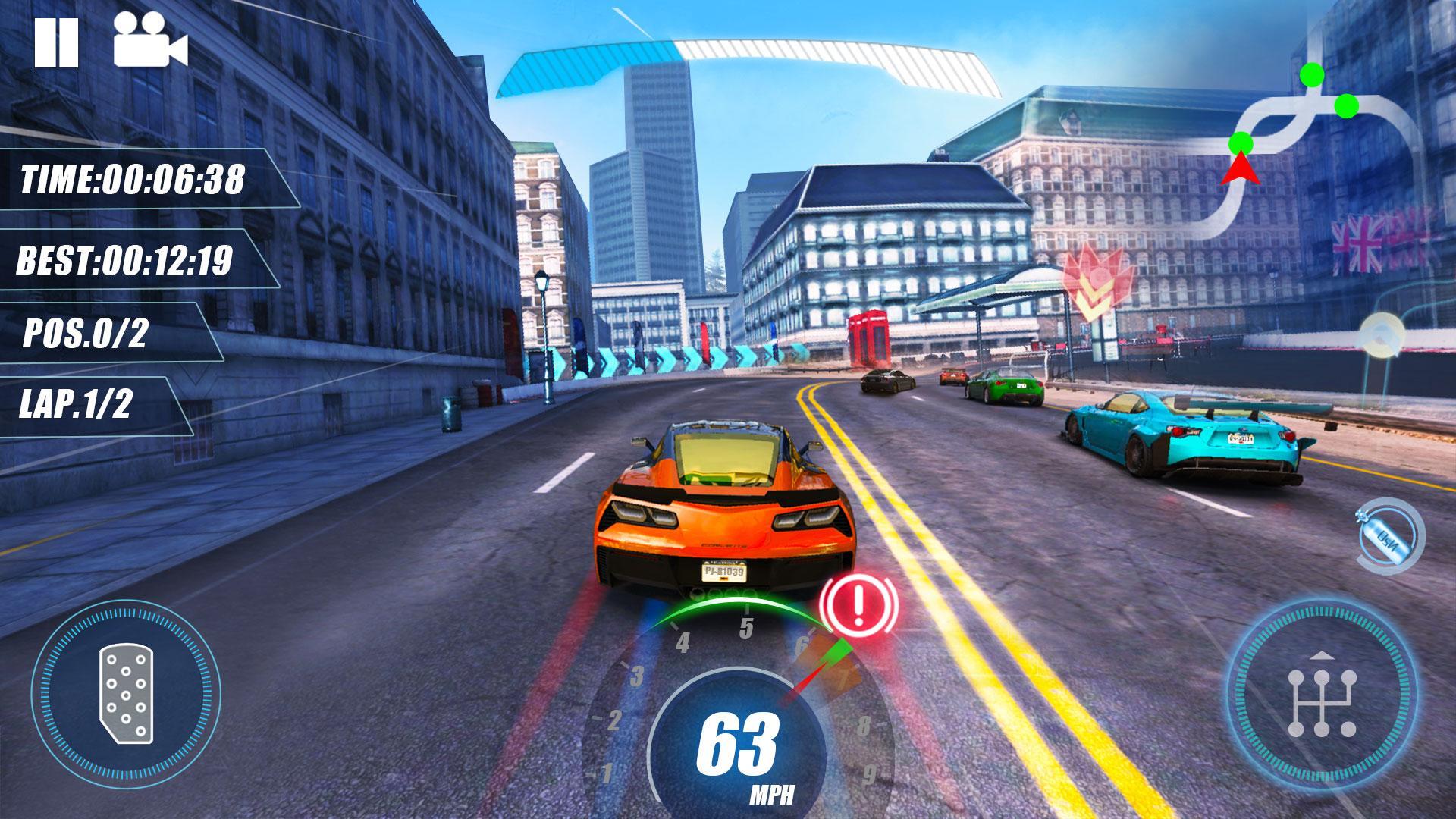Switch the camera view
The width and height of the screenshot is (1456, 819).
pyautogui.click(x=150, y=42)
